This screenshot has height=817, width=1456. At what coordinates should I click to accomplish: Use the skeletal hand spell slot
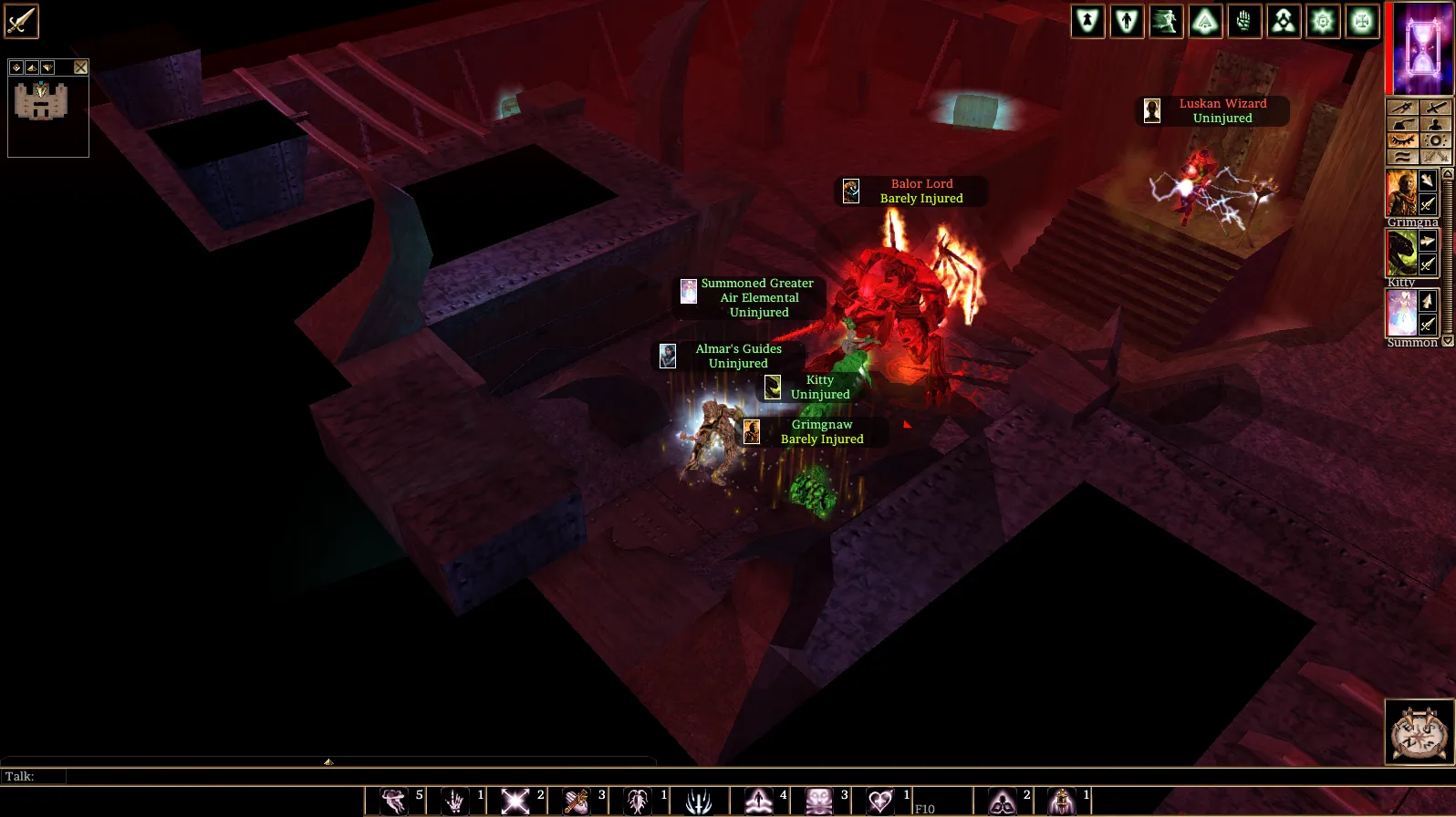(454, 801)
